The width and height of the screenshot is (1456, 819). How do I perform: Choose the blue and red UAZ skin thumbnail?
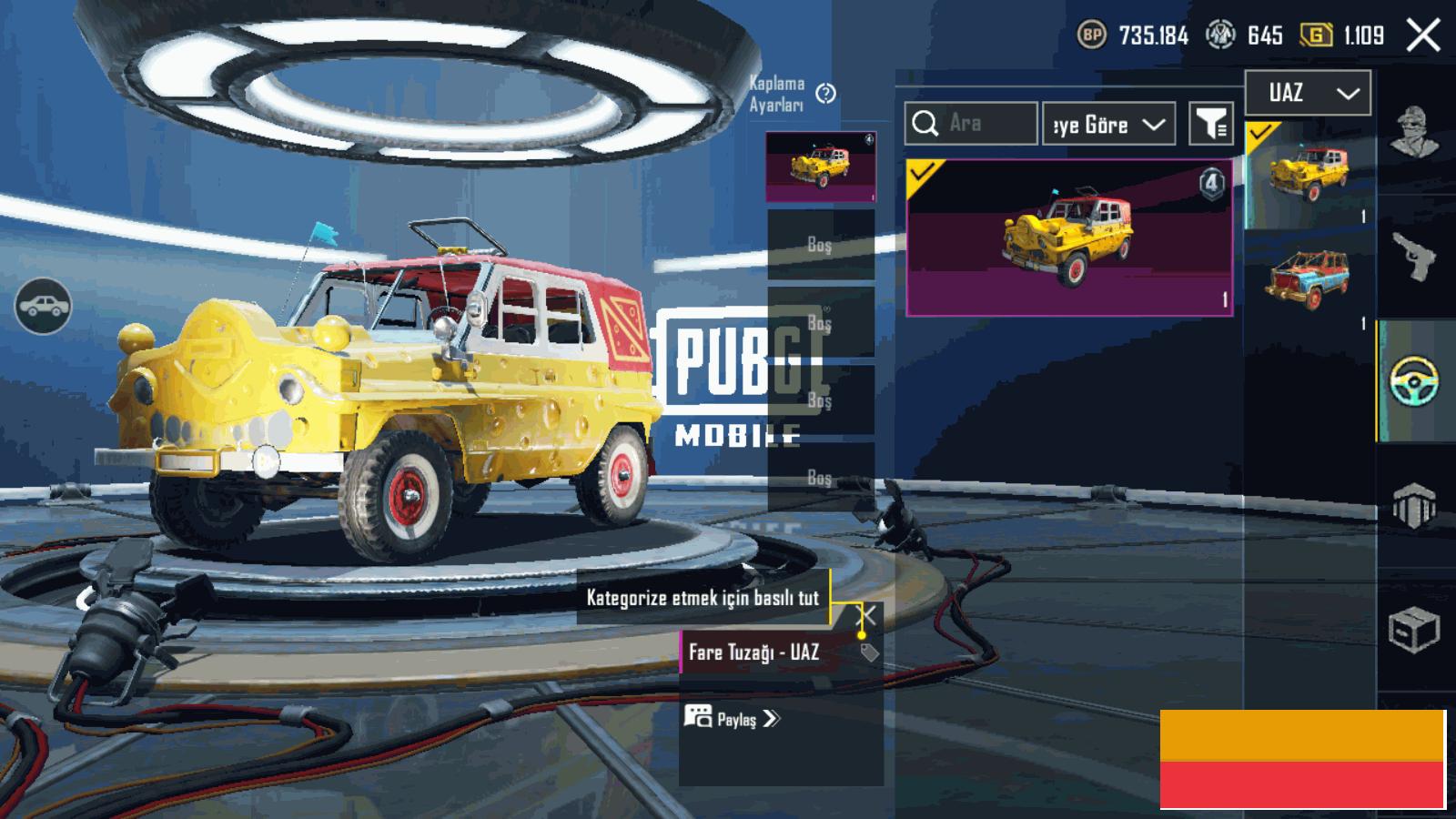tap(1307, 278)
